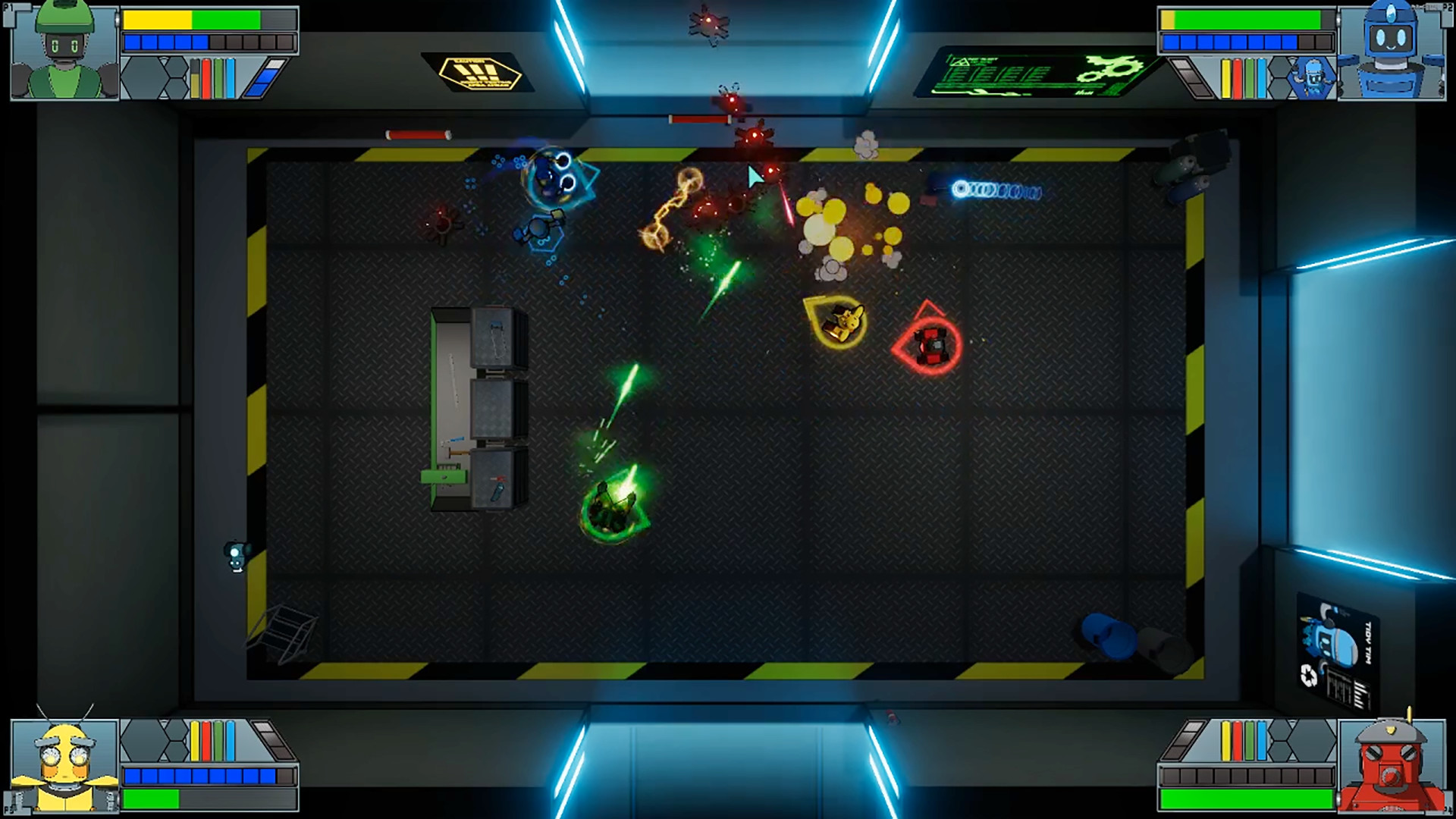1456x819 pixels.
Task: Open the P2 hexagonal ability tray
Action: (1312, 77)
